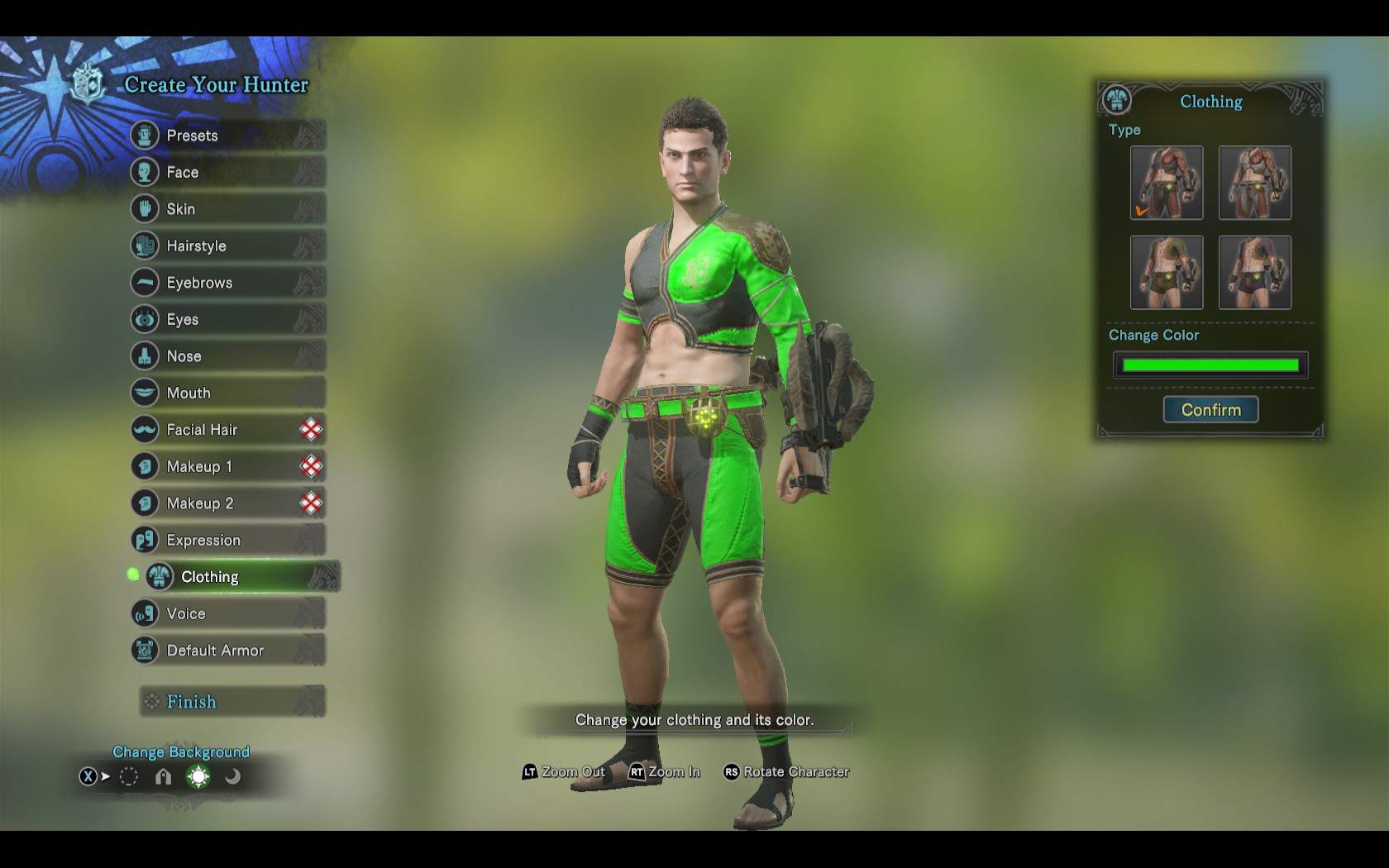Click the green Change Color bar
This screenshot has width=1389, height=868.
pos(1210,365)
